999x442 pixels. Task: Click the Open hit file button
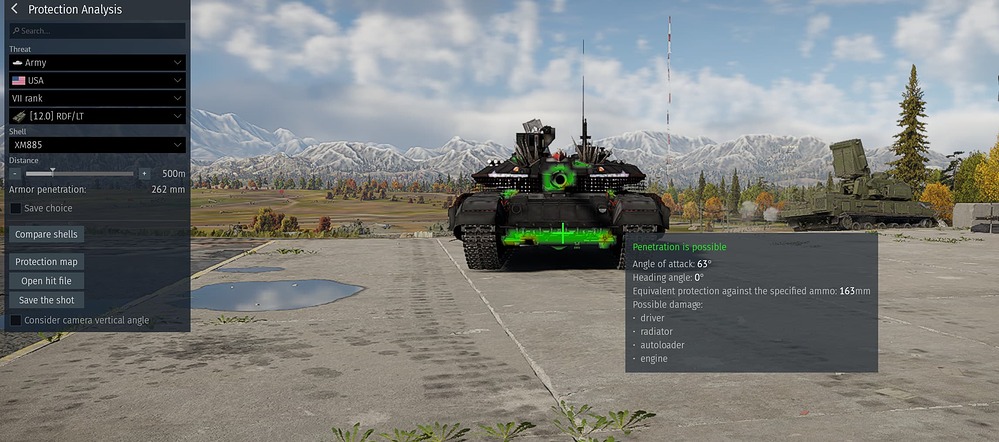pos(46,281)
